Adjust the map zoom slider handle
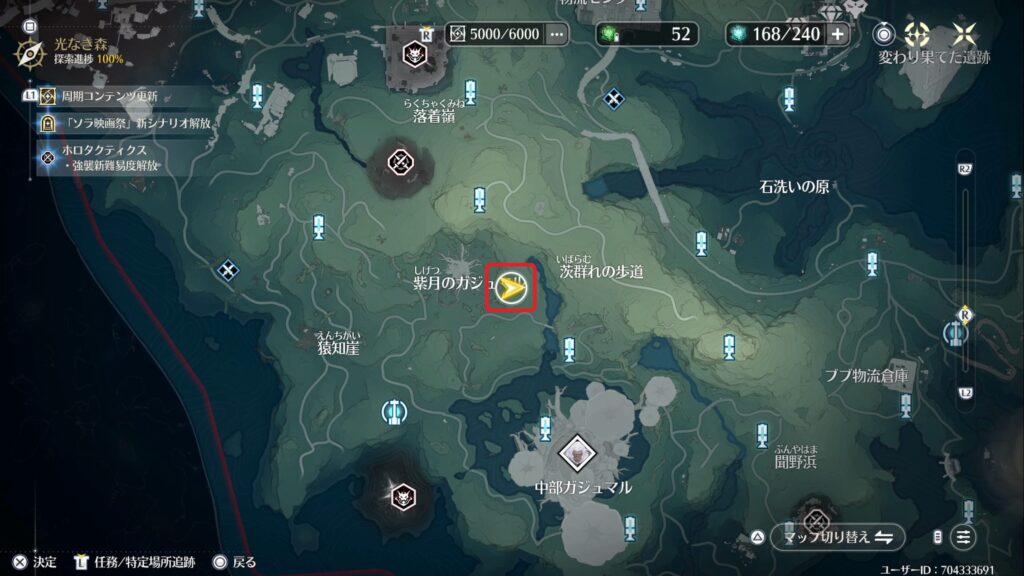 click(964, 313)
